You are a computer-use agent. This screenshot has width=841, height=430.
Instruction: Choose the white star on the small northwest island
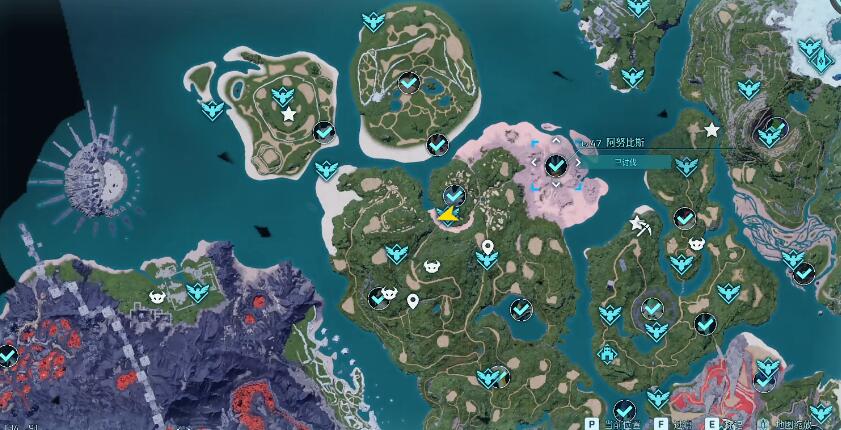point(289,115)
